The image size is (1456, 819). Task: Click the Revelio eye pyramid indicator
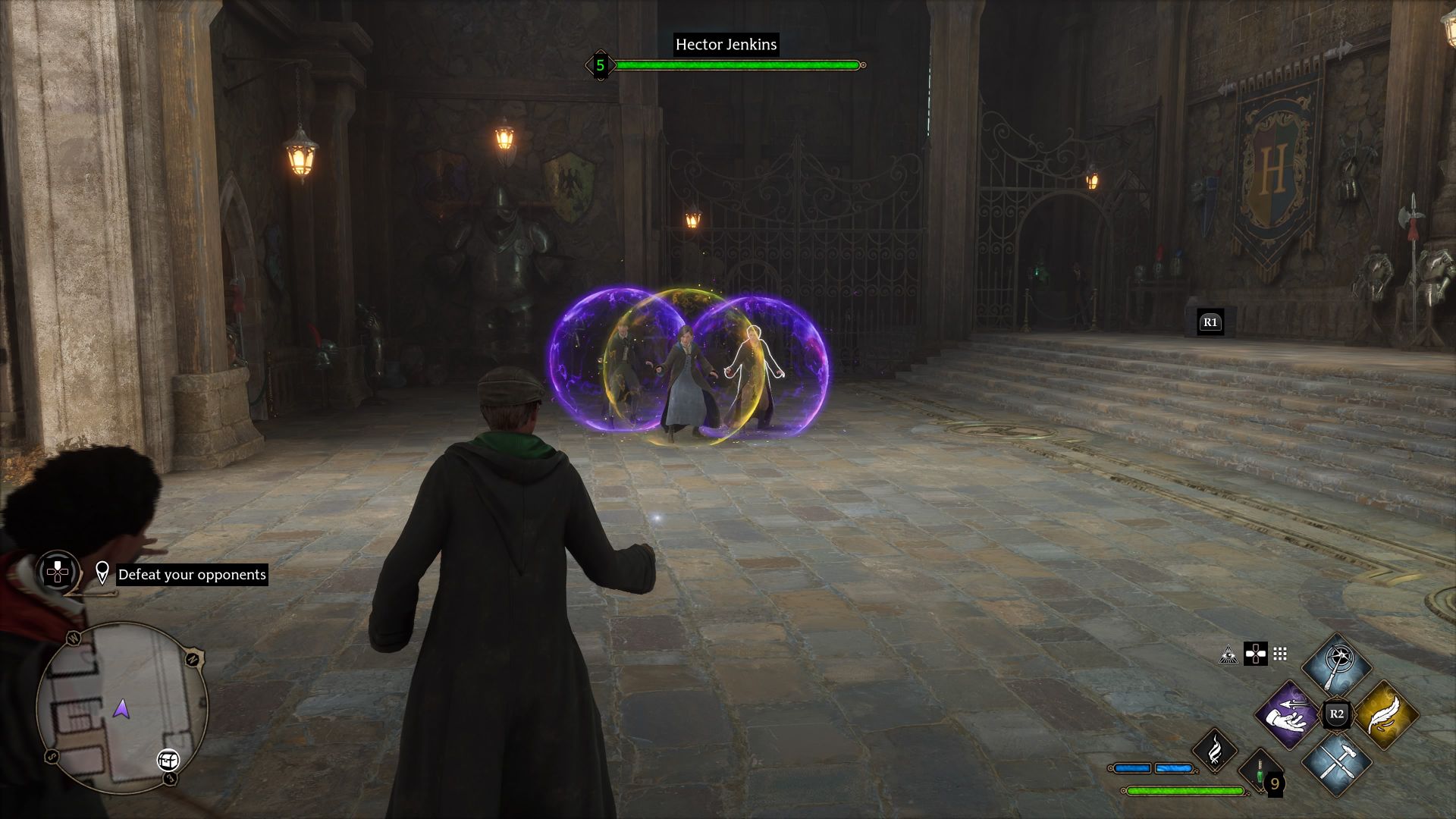click(1228, 654)
